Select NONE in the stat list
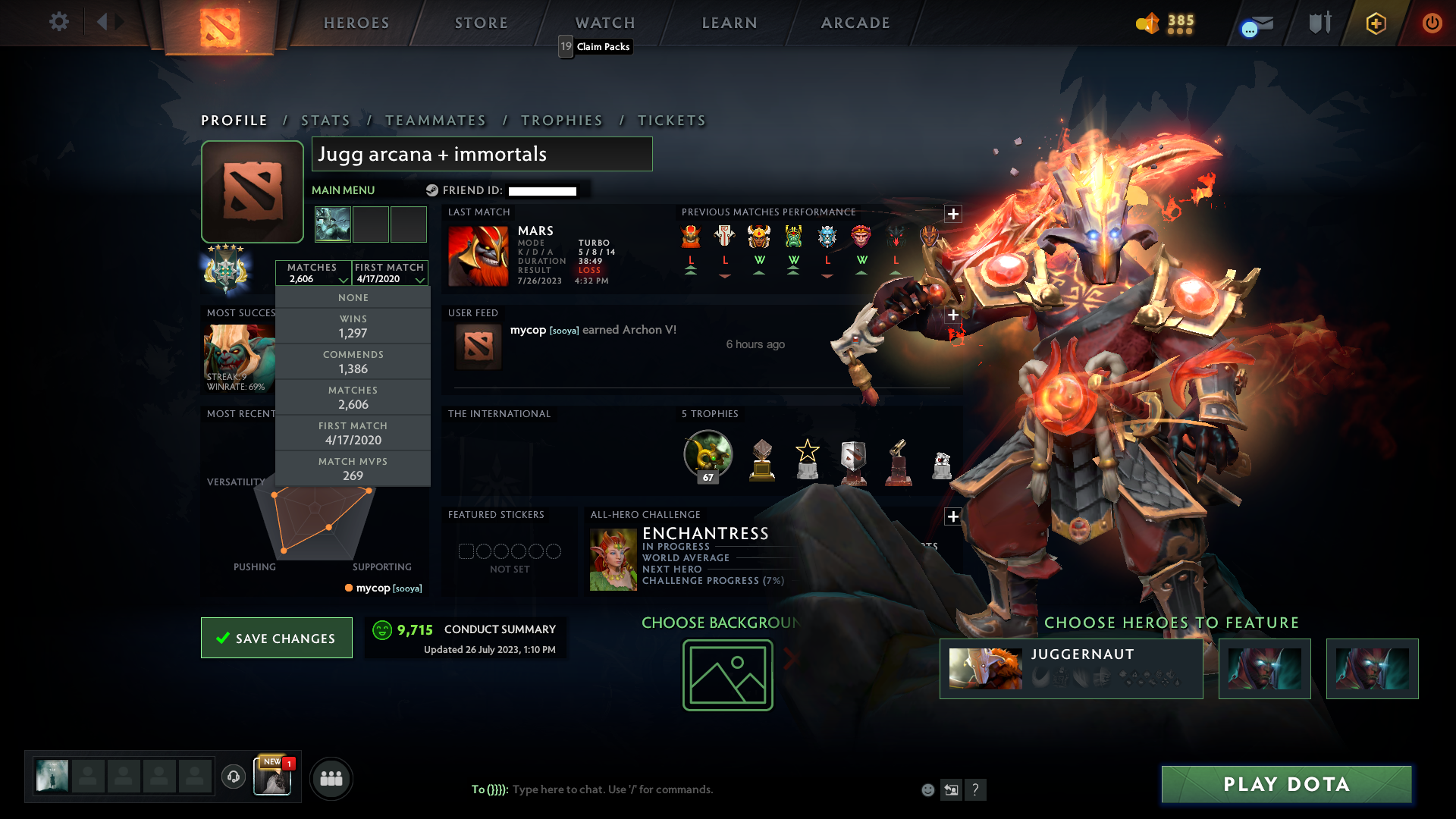This screenshot has width=1456, height=819. 353,297
